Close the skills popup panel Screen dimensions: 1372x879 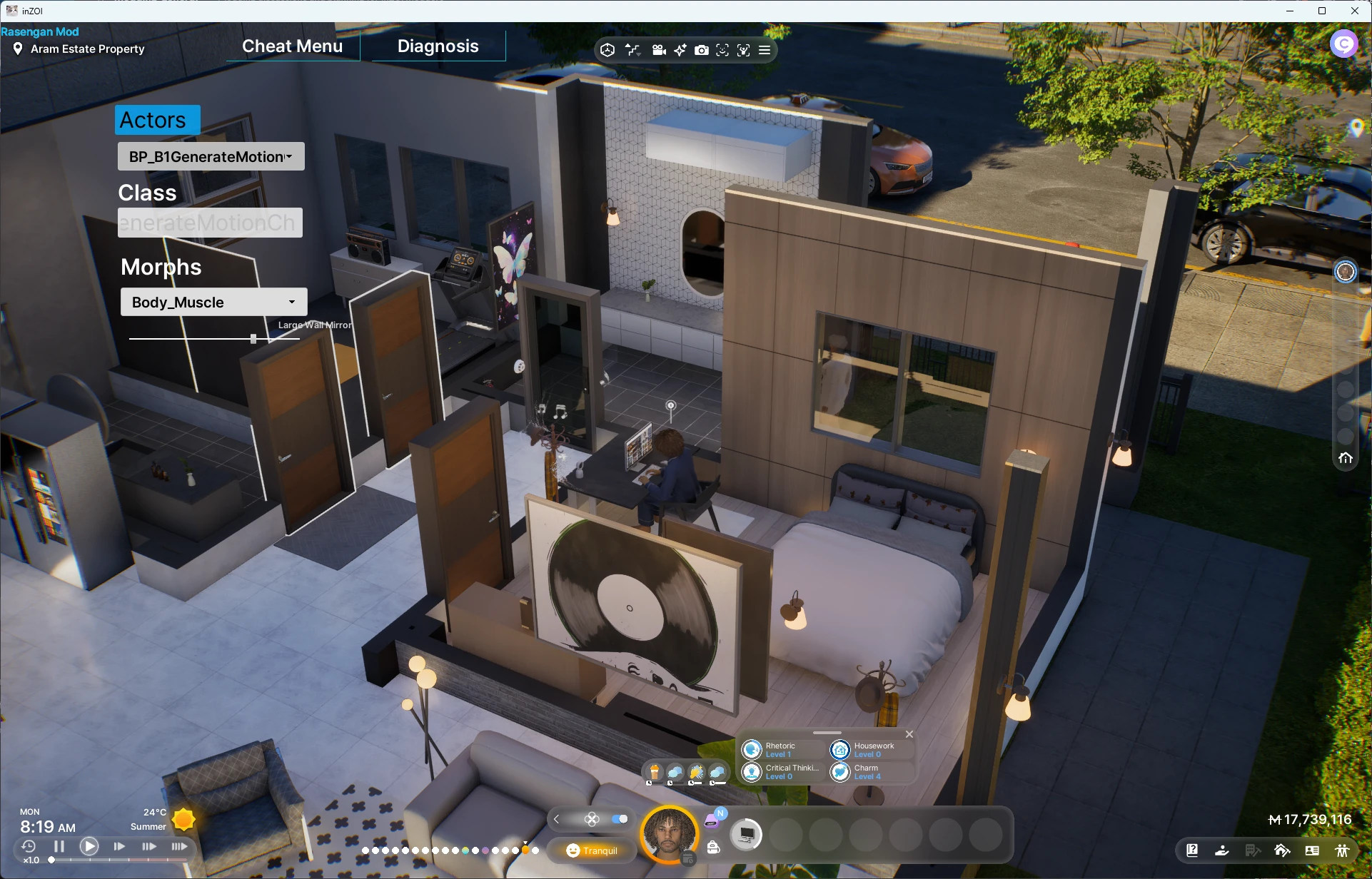pos(909,734)
